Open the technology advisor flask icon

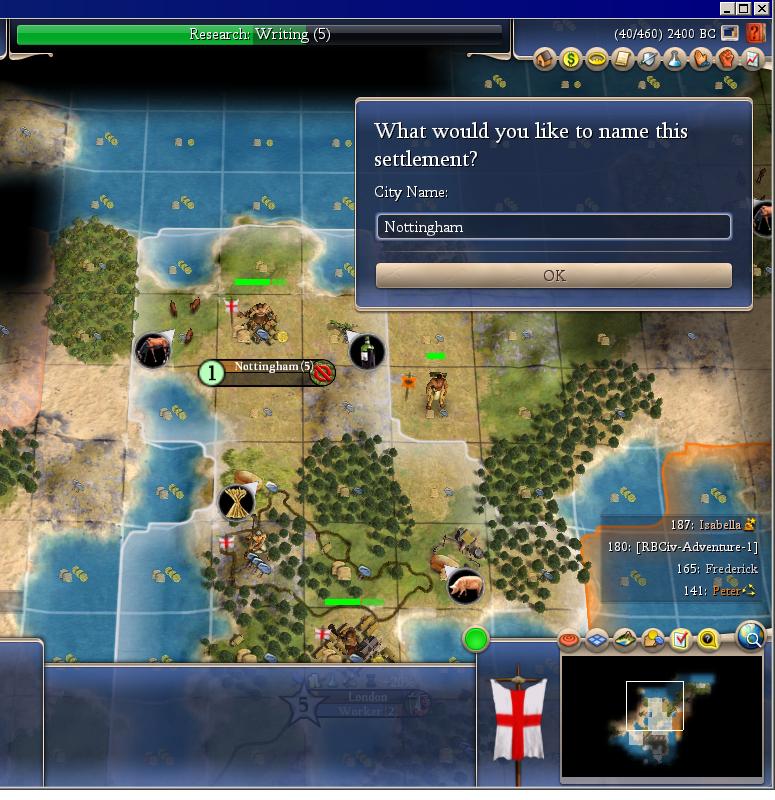point(675,59)
